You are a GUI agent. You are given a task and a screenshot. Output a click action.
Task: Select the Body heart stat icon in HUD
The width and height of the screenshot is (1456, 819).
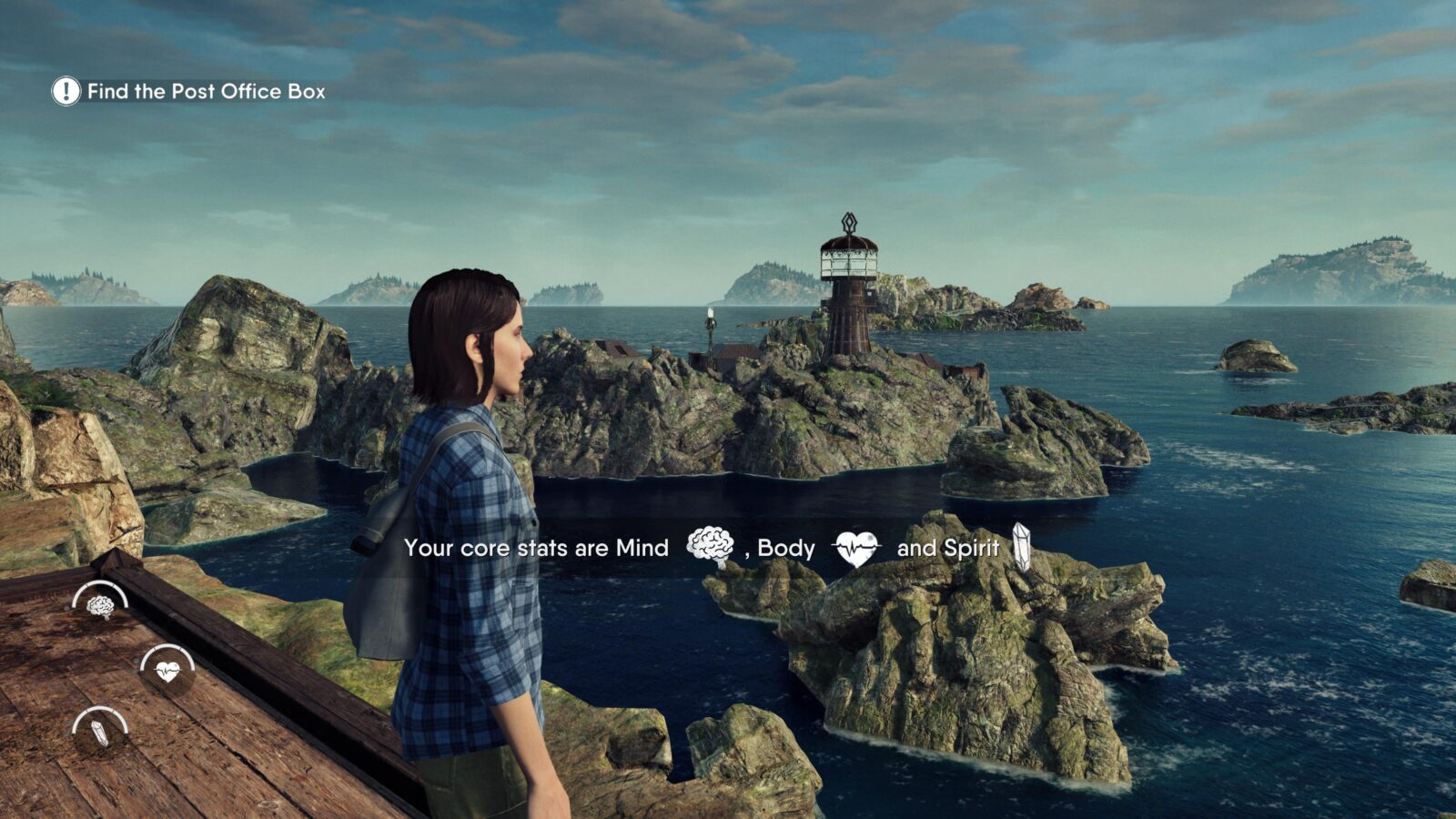[167, 671]
